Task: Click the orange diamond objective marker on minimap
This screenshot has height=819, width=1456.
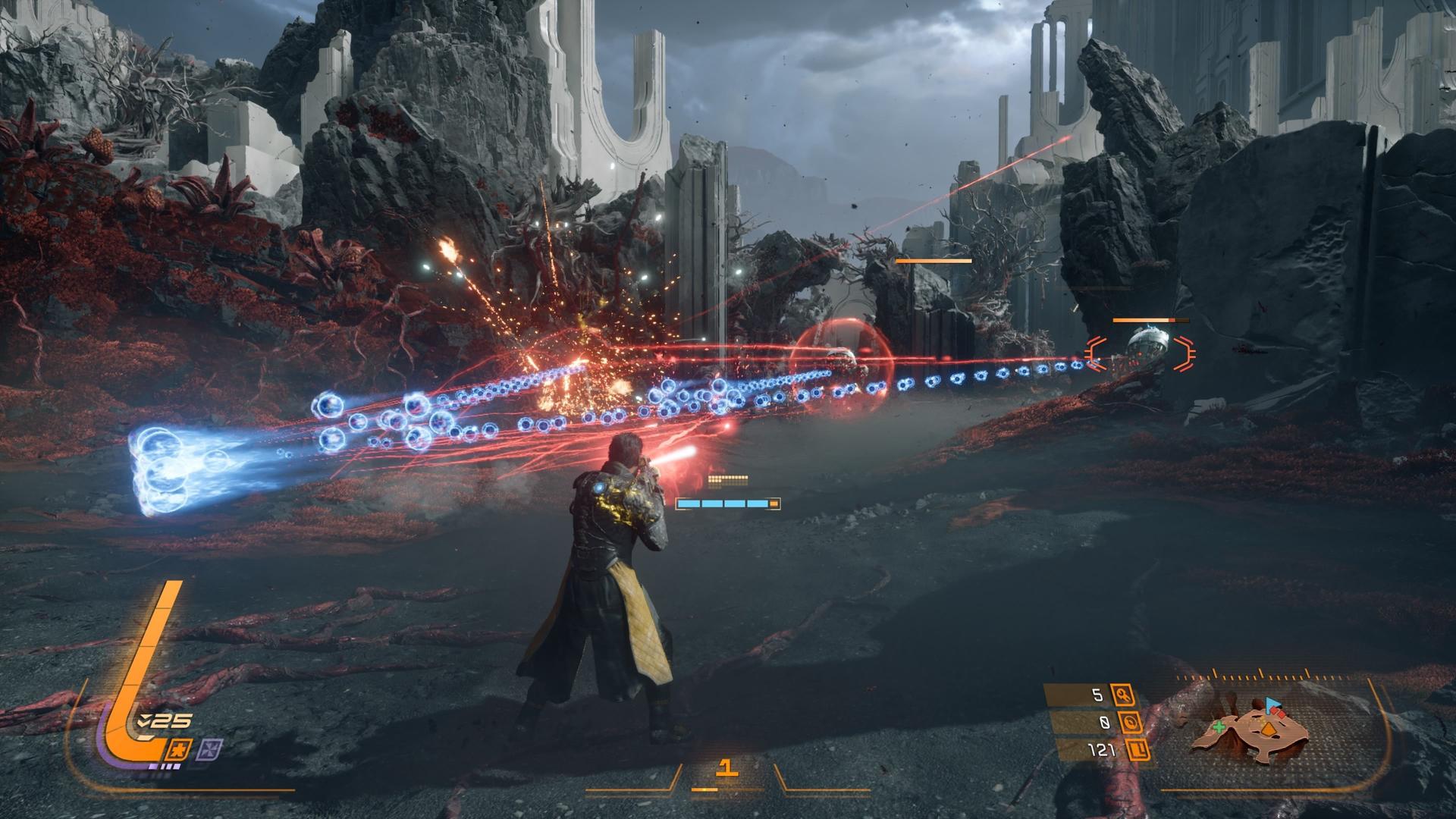Action: (1267, 730)
